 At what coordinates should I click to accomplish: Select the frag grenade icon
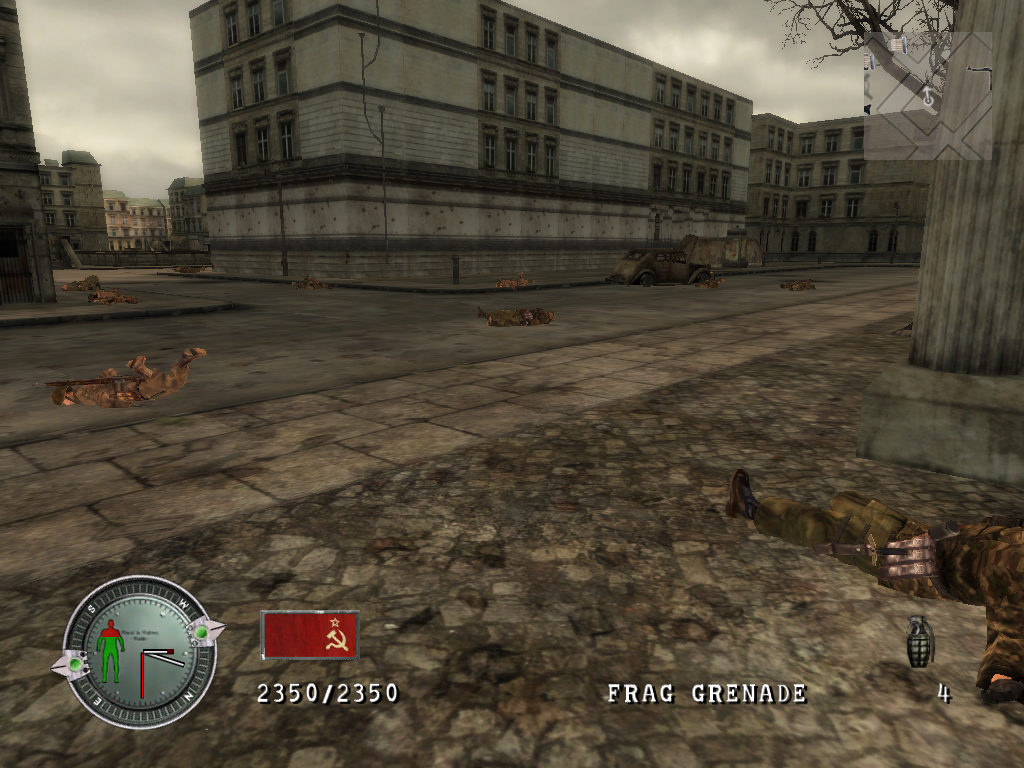tap(920, 642)
